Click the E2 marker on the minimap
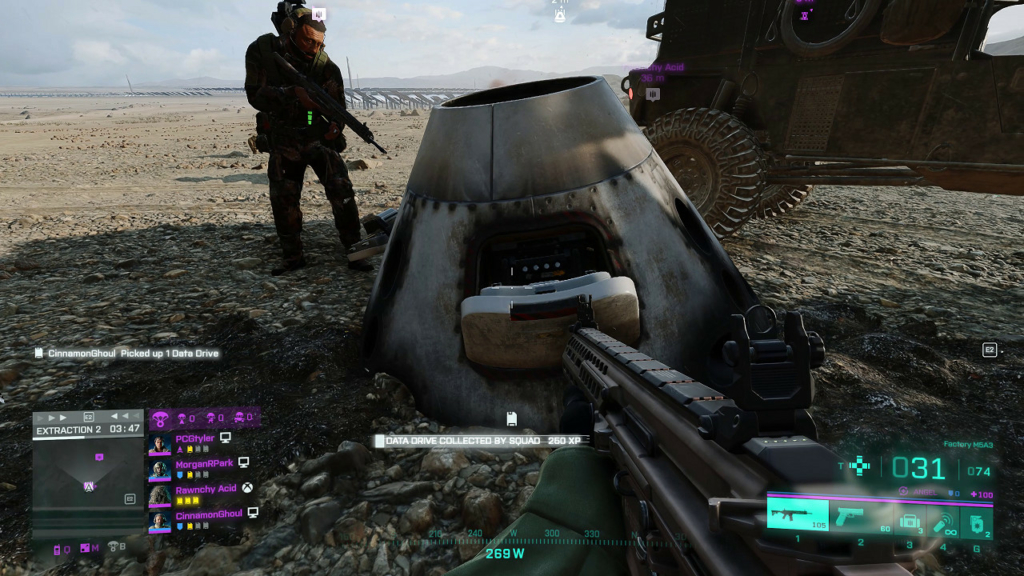 click(x=129, y=498)
